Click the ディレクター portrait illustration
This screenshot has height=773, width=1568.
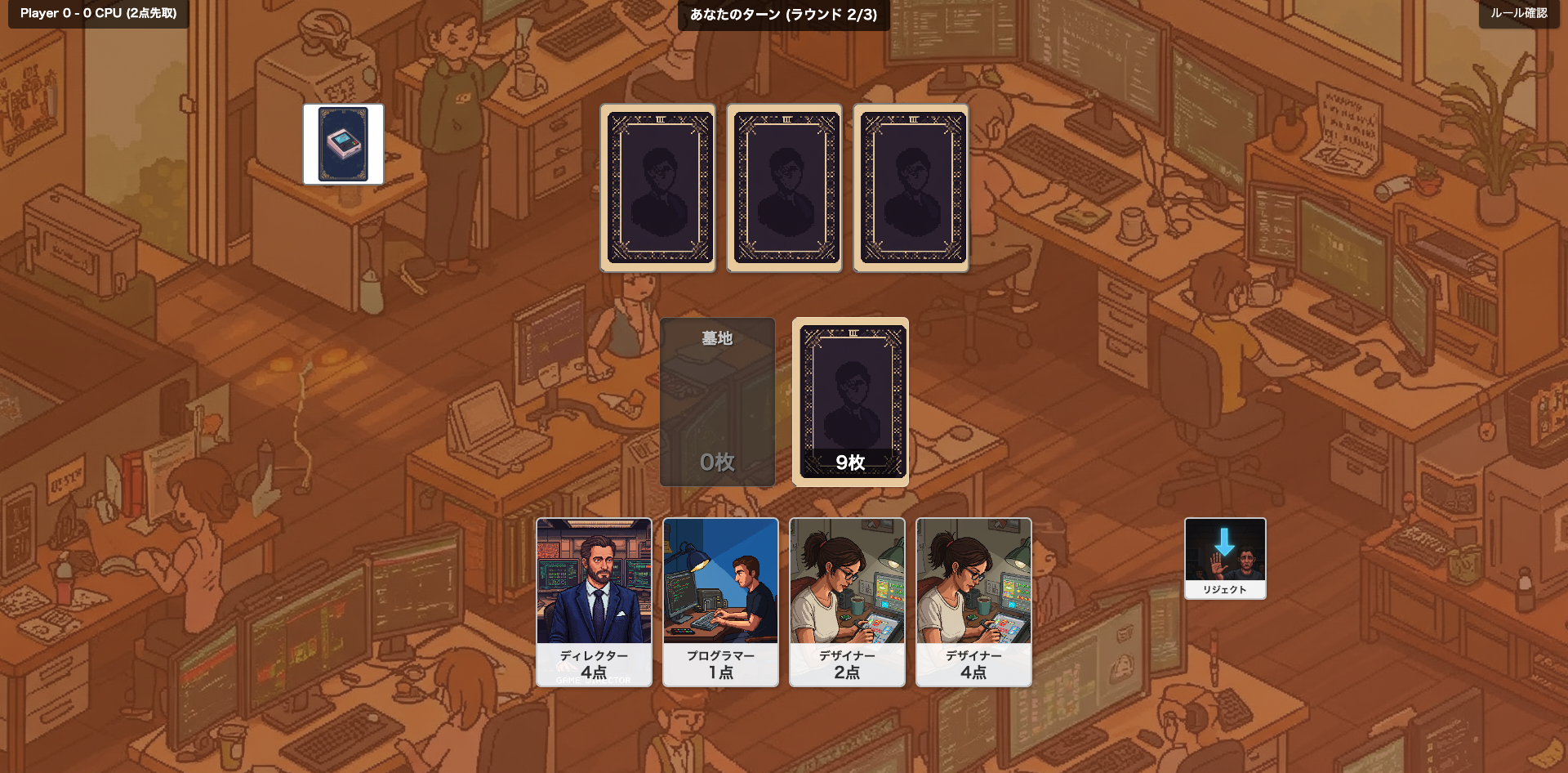click(594, 582)
